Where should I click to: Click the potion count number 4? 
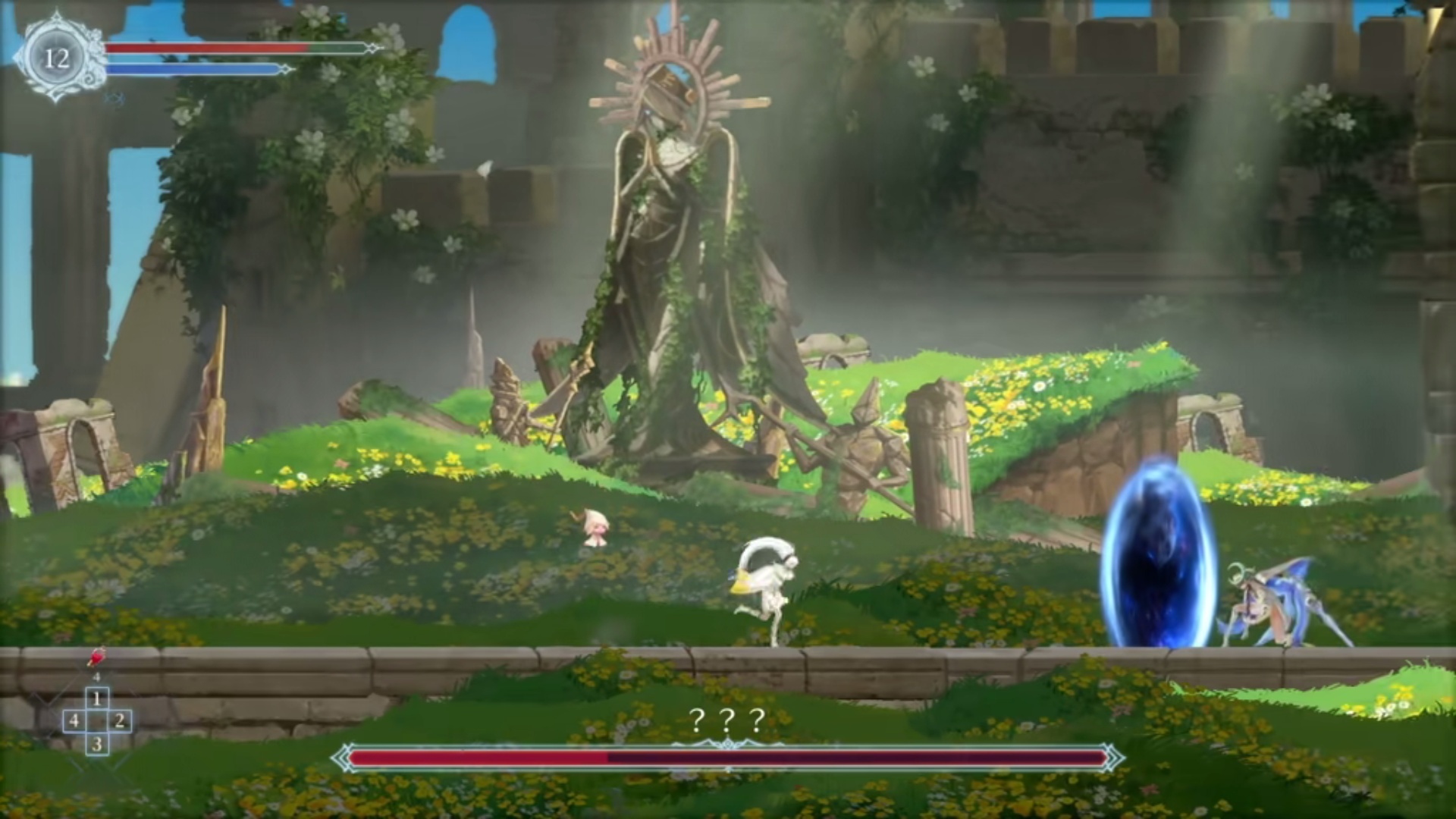point(96,676)
